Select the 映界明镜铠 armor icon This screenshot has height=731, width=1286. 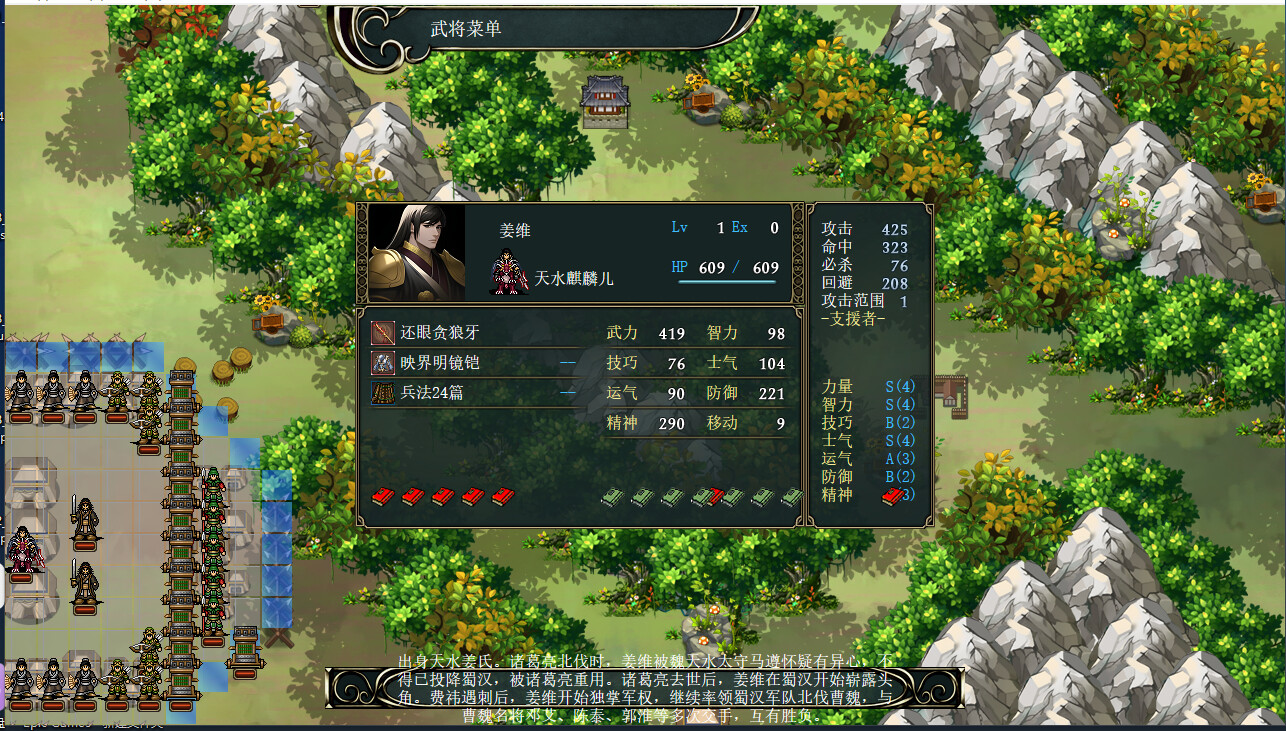(384, 362)
